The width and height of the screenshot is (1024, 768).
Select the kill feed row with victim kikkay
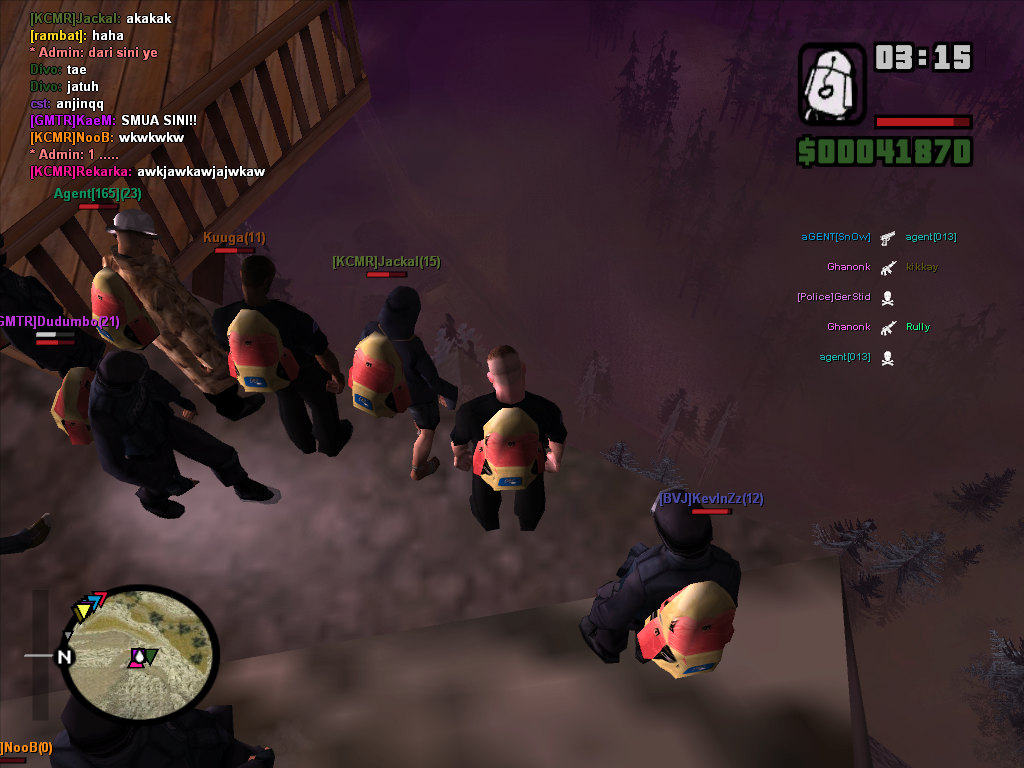click(882, 267)
